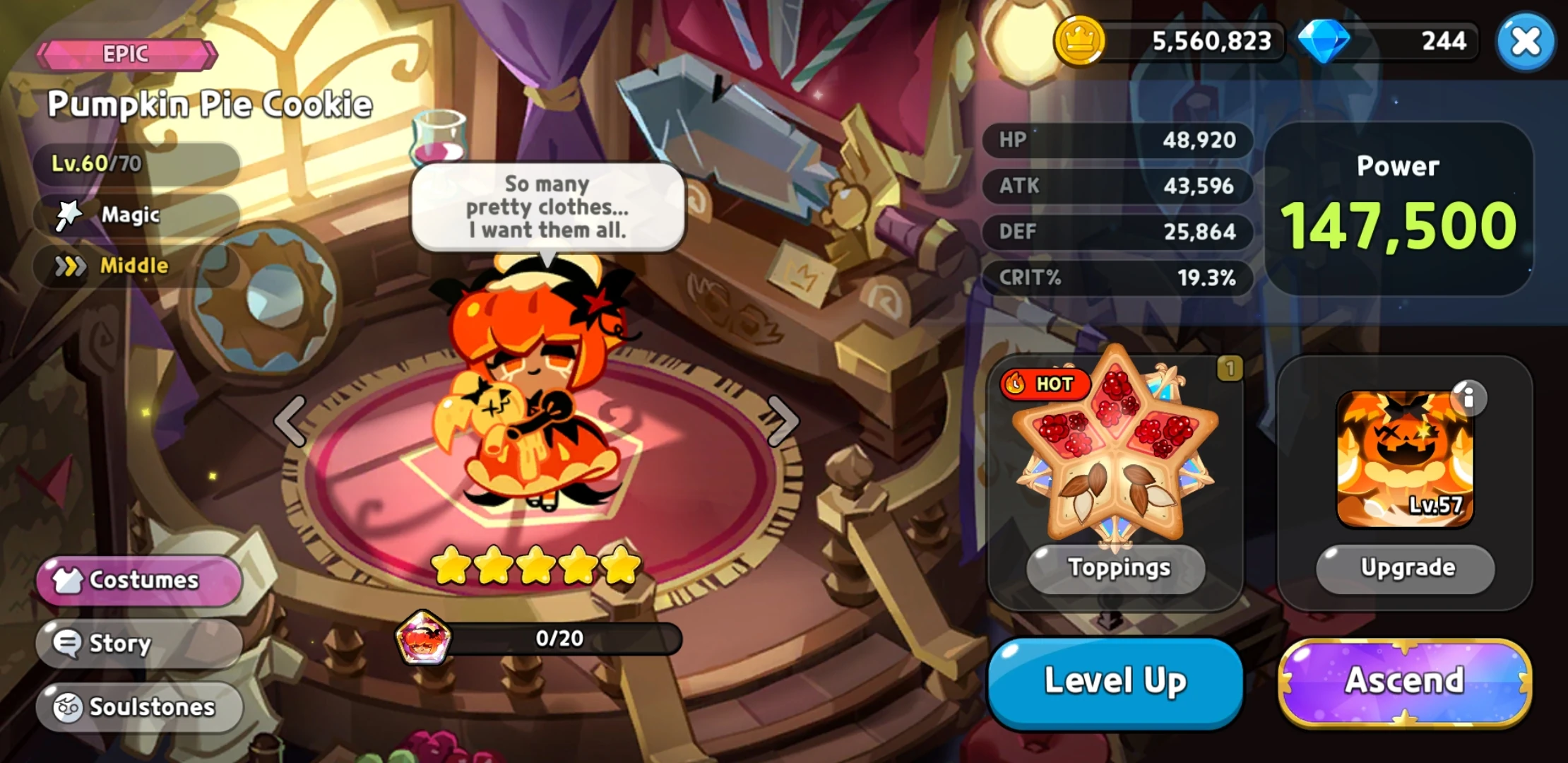Viewport: 1568px width, 763px height.
Task: Click the Middle position icon
Action: point(69,266)
